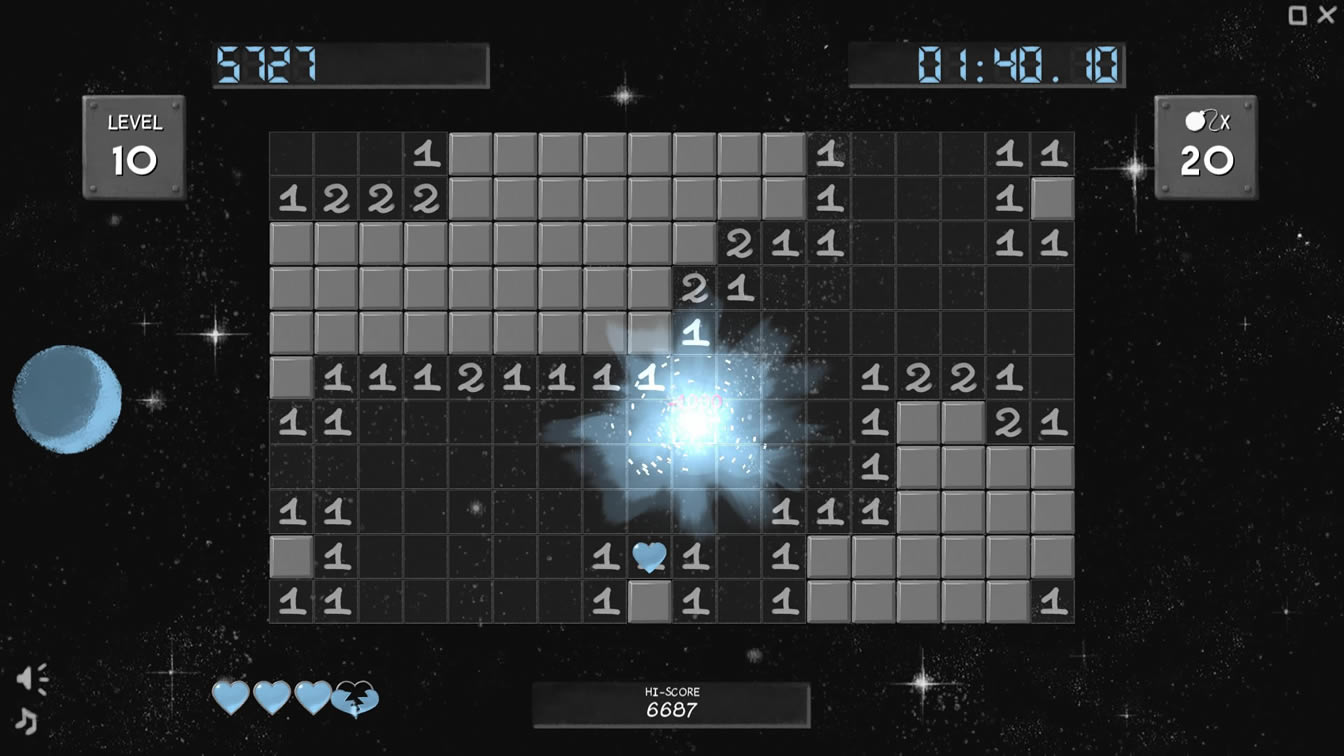Close the game window

[1326, 14]
